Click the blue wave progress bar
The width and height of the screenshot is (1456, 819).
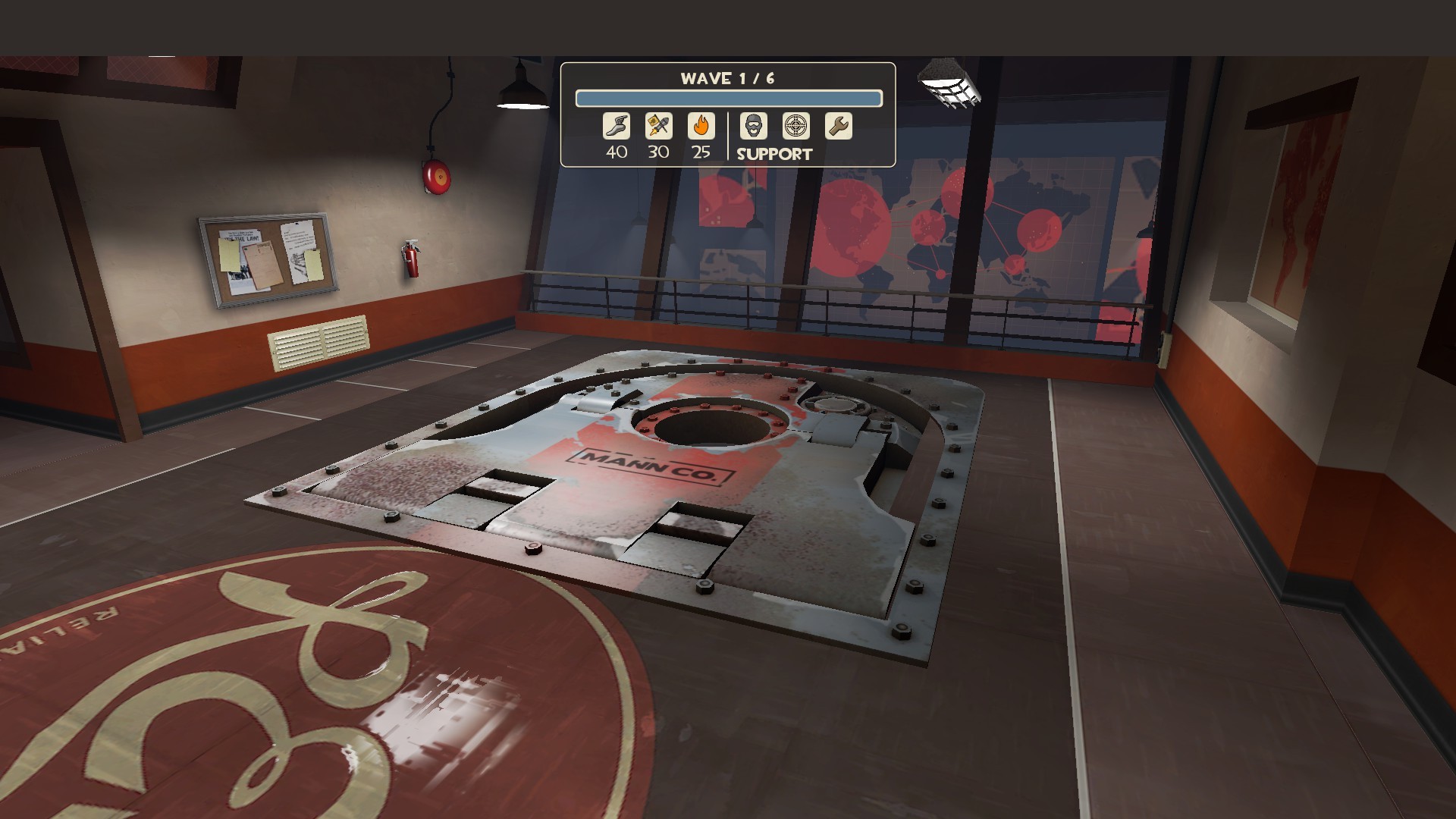pos(728,97)
